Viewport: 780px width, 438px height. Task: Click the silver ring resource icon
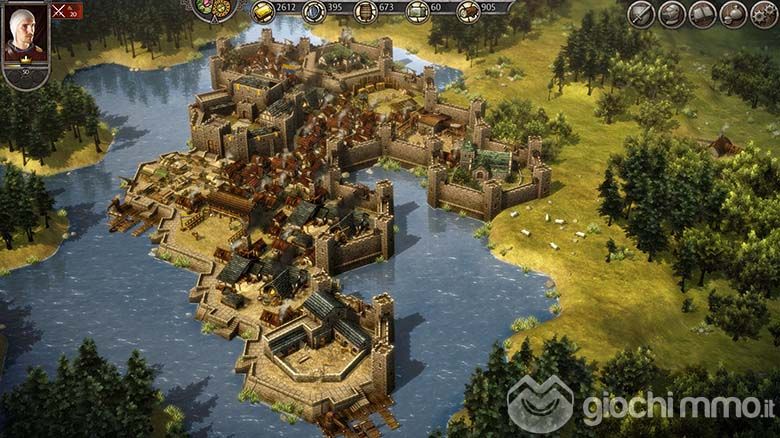314,11
